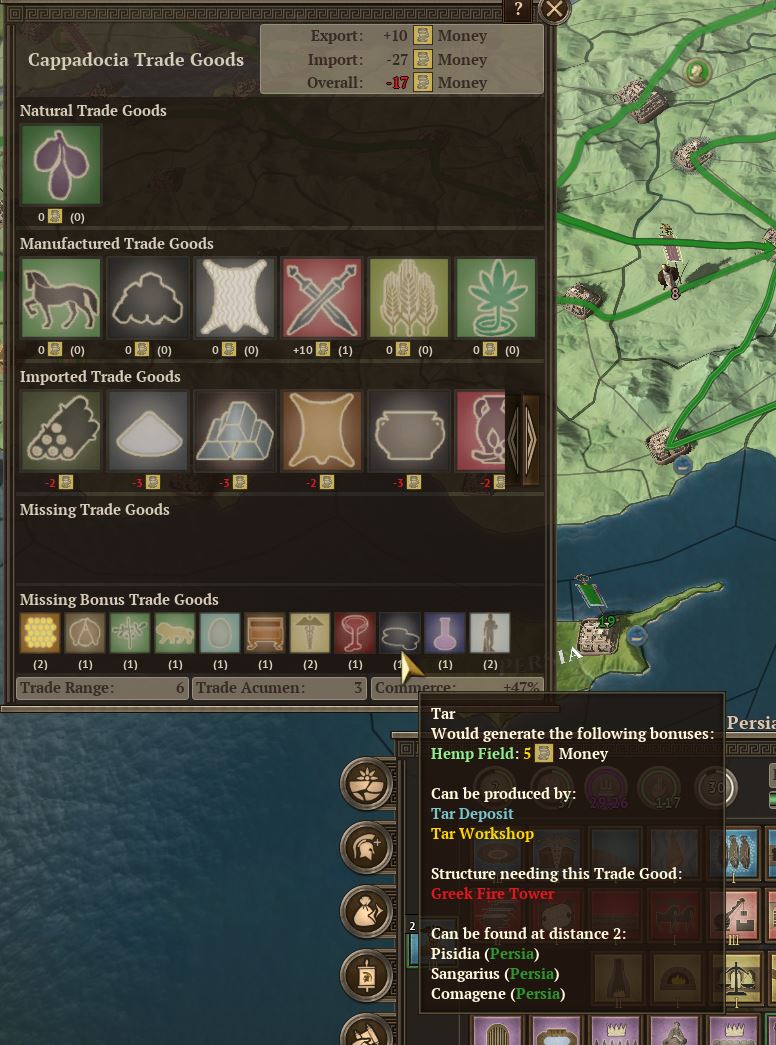Select the white wool fleece trade good
The height and width of the screenshot is (1045, 776).
pyautogui.click(x=235, y=298)
